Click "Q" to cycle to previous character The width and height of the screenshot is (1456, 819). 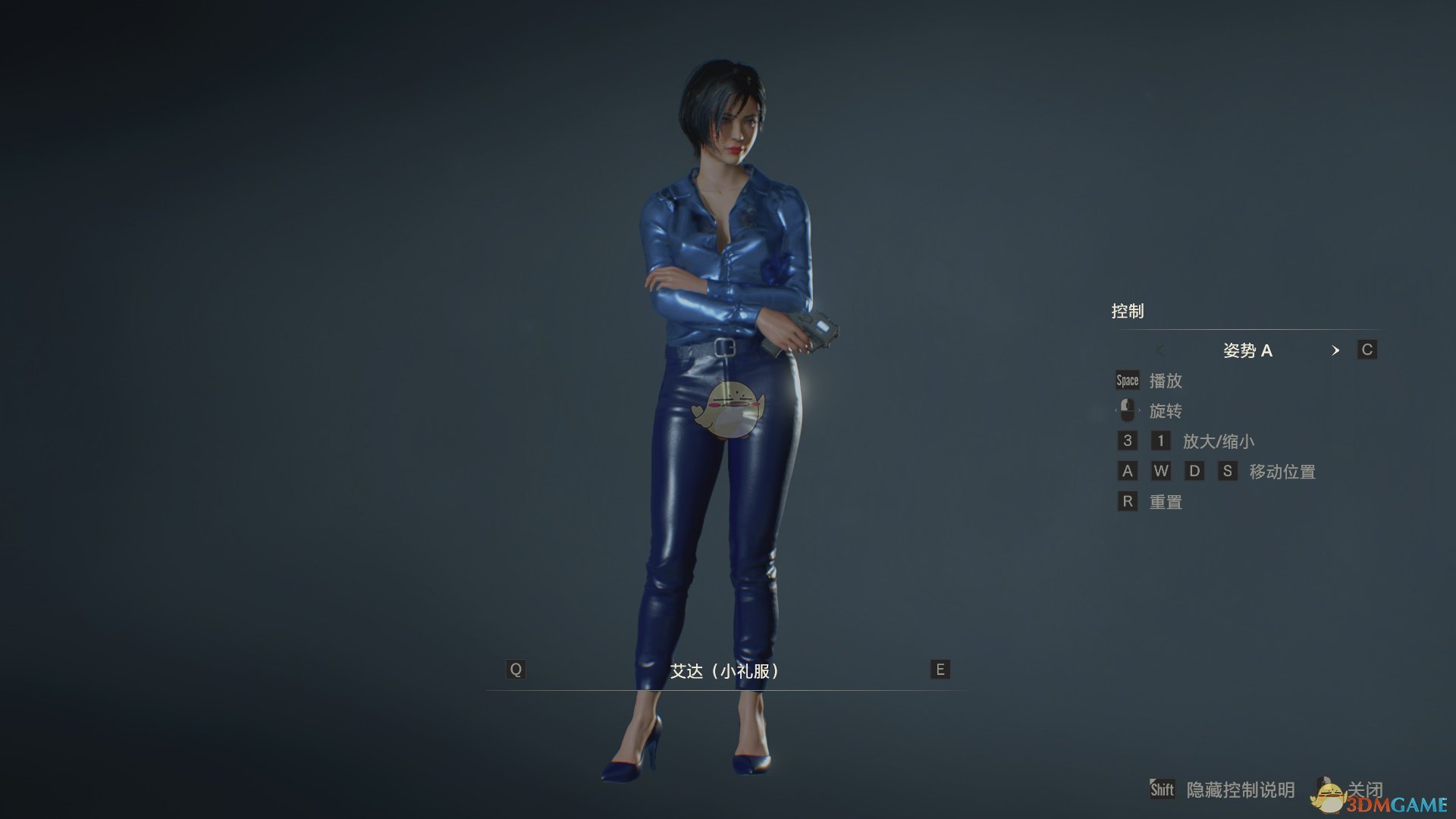(x=516, y=670)
